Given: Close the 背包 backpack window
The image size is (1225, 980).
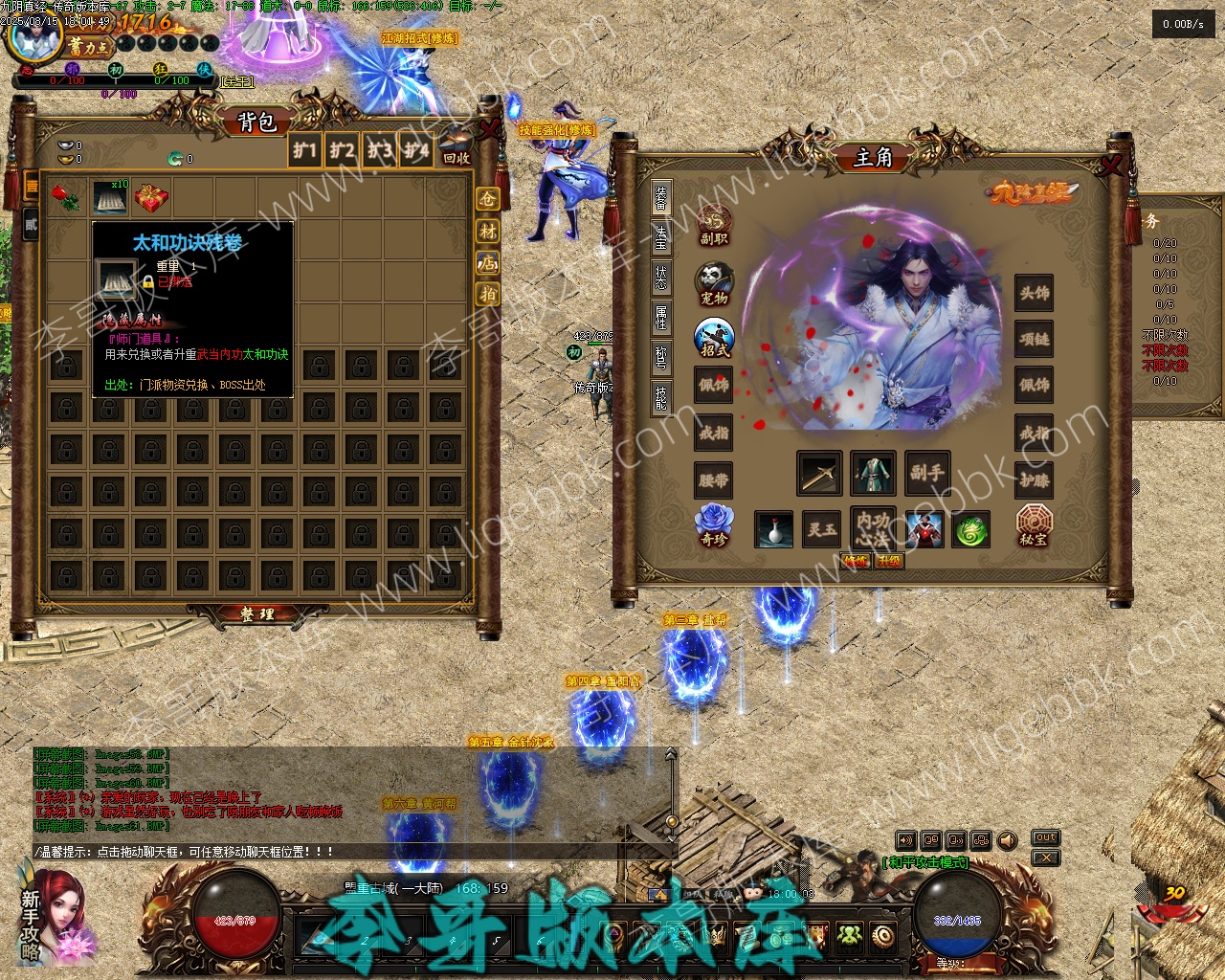Looking at the screenshot, I should [x=490, y=127].
